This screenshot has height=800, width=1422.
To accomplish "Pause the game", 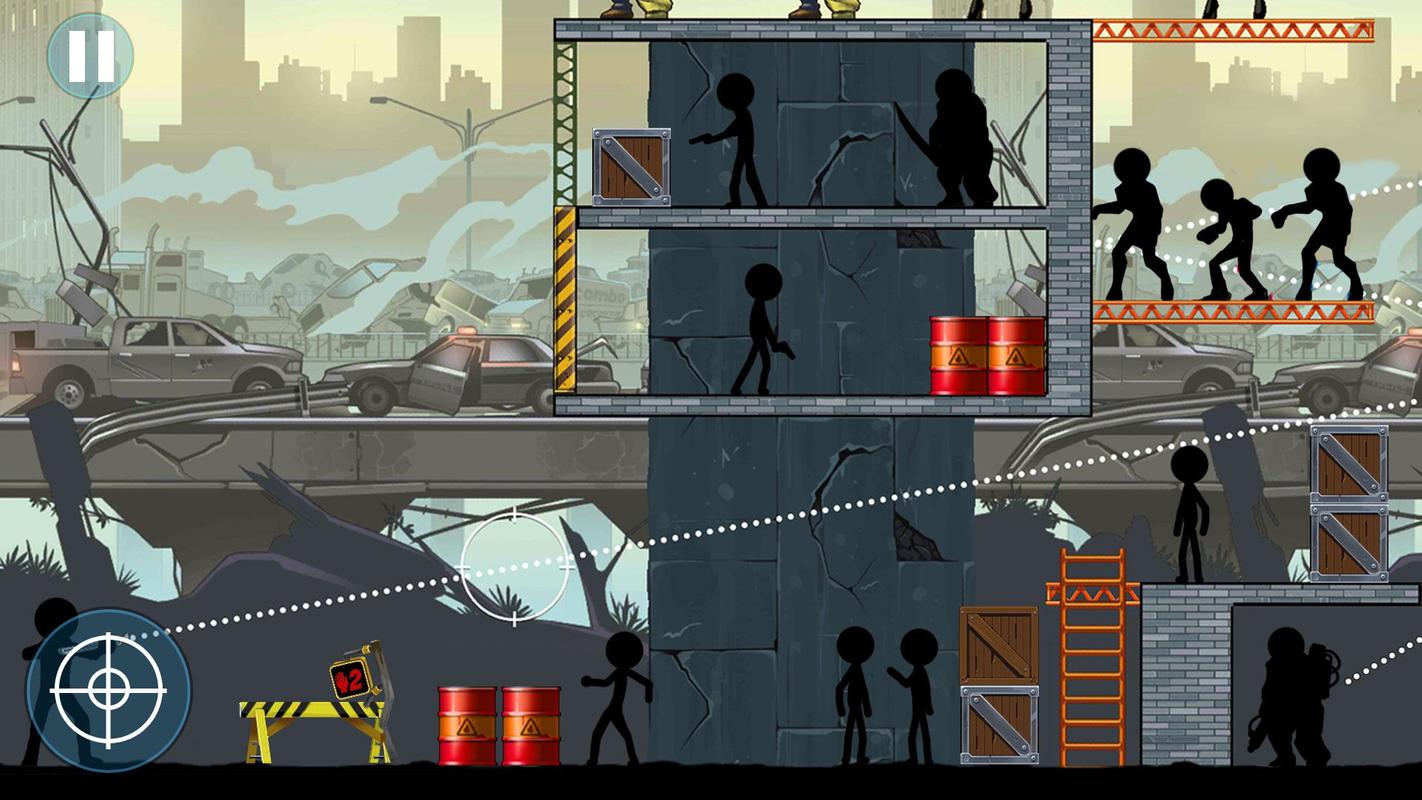I will coord(90,56).
